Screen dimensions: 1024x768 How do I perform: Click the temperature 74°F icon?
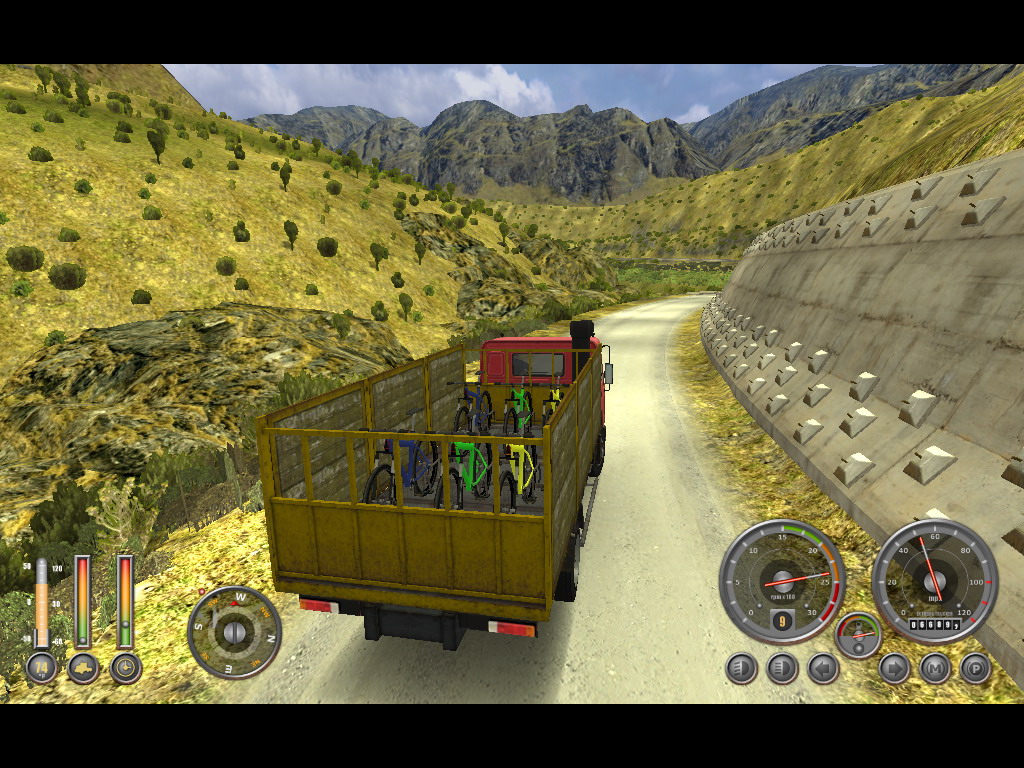tap(41, 667)
